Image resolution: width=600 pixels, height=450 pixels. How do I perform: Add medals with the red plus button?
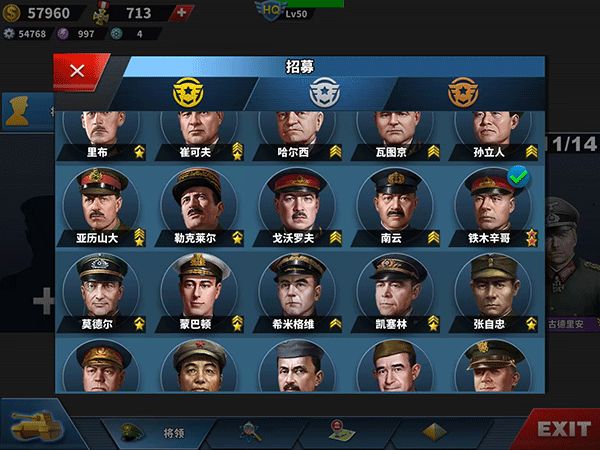(x=180, y=13)
